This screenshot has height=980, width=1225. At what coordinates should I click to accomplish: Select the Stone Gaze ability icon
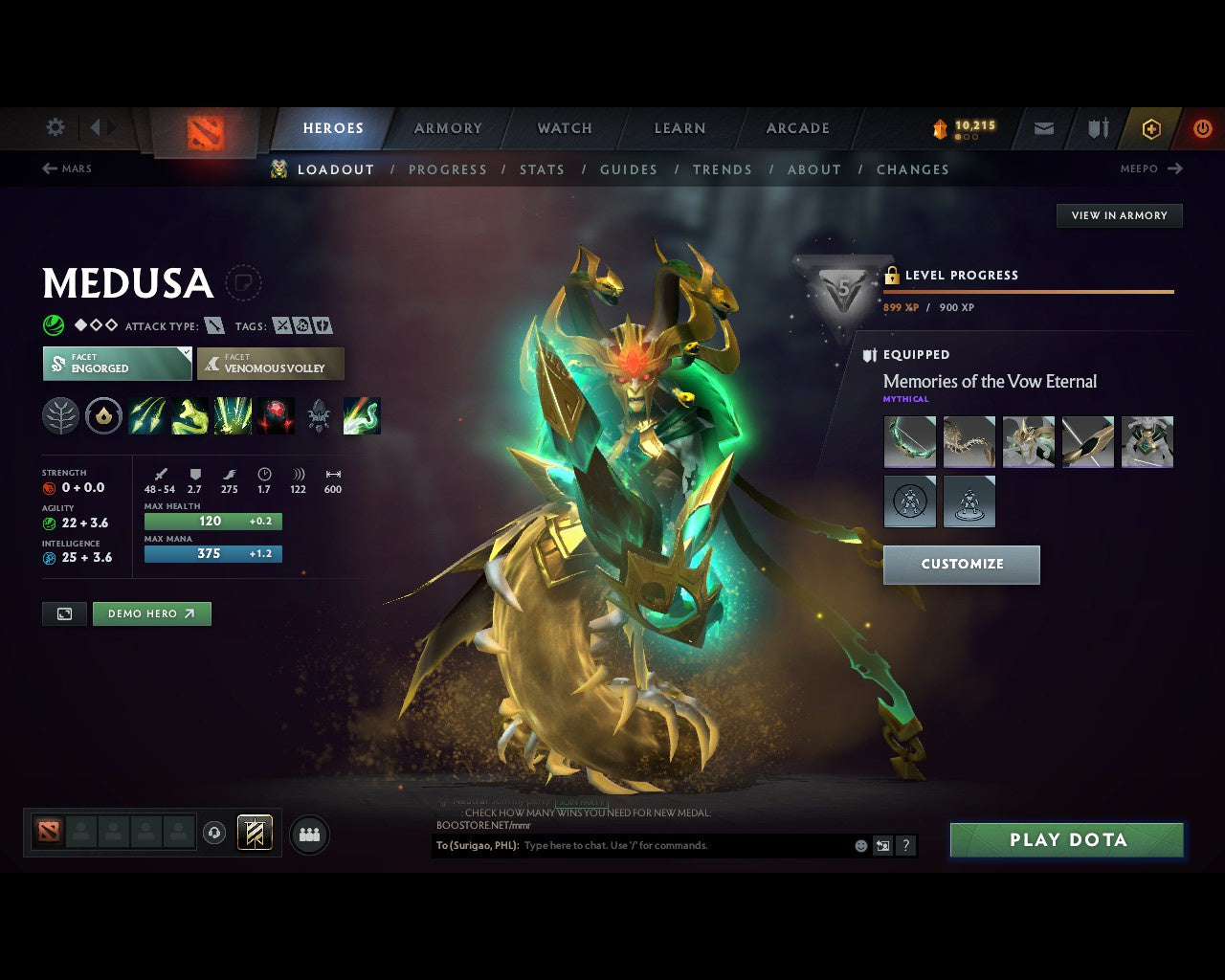click(276, 415)
